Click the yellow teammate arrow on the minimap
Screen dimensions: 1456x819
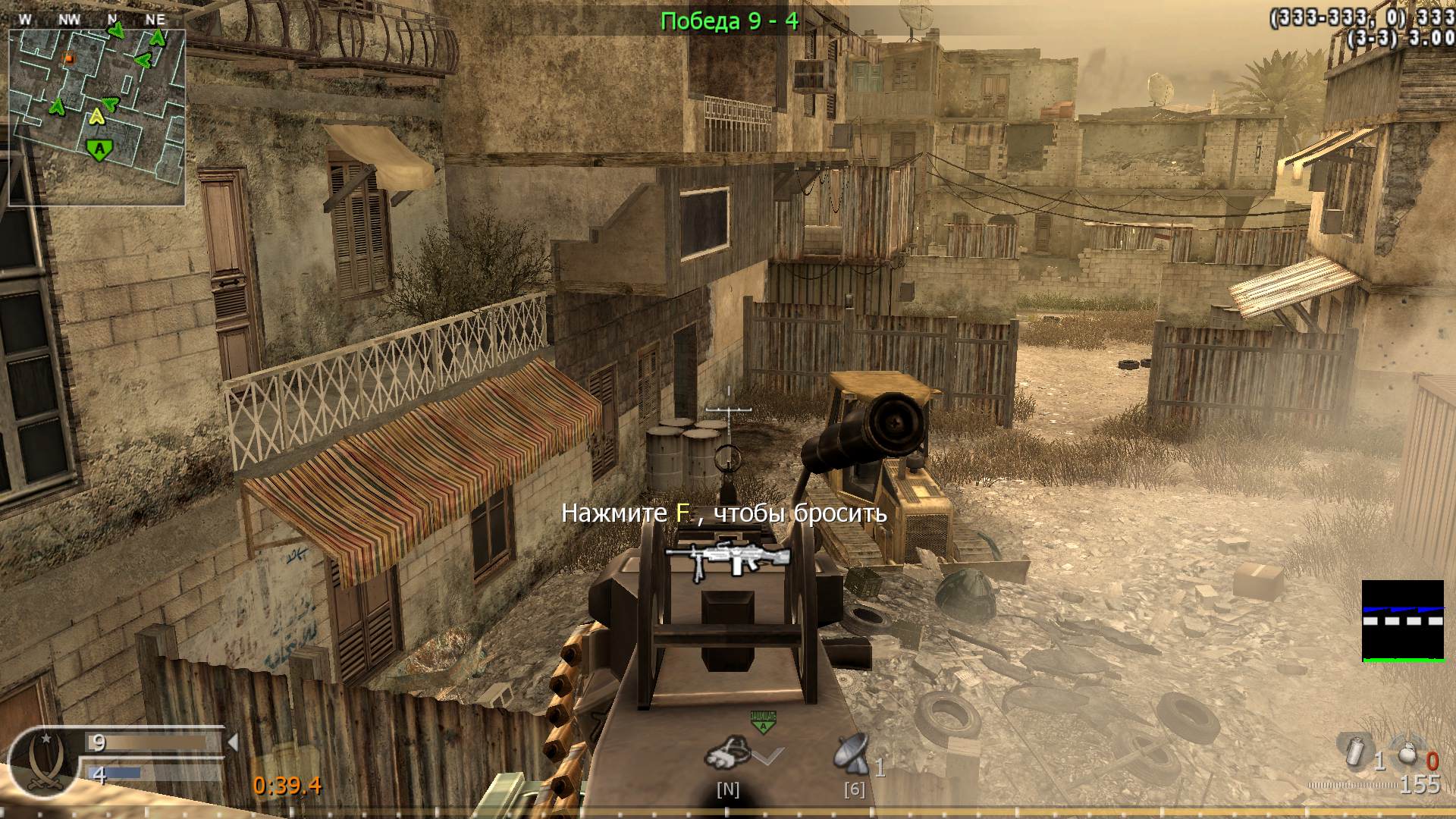point(97,118)
